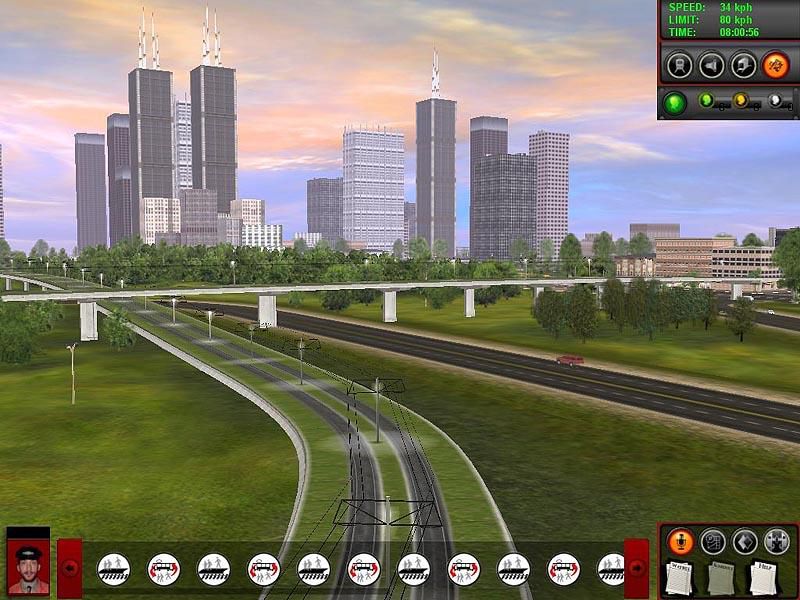Screen dimensions: 800x600
Task: Sound the horn with the speaker button
Action: [x=711, y=65]
